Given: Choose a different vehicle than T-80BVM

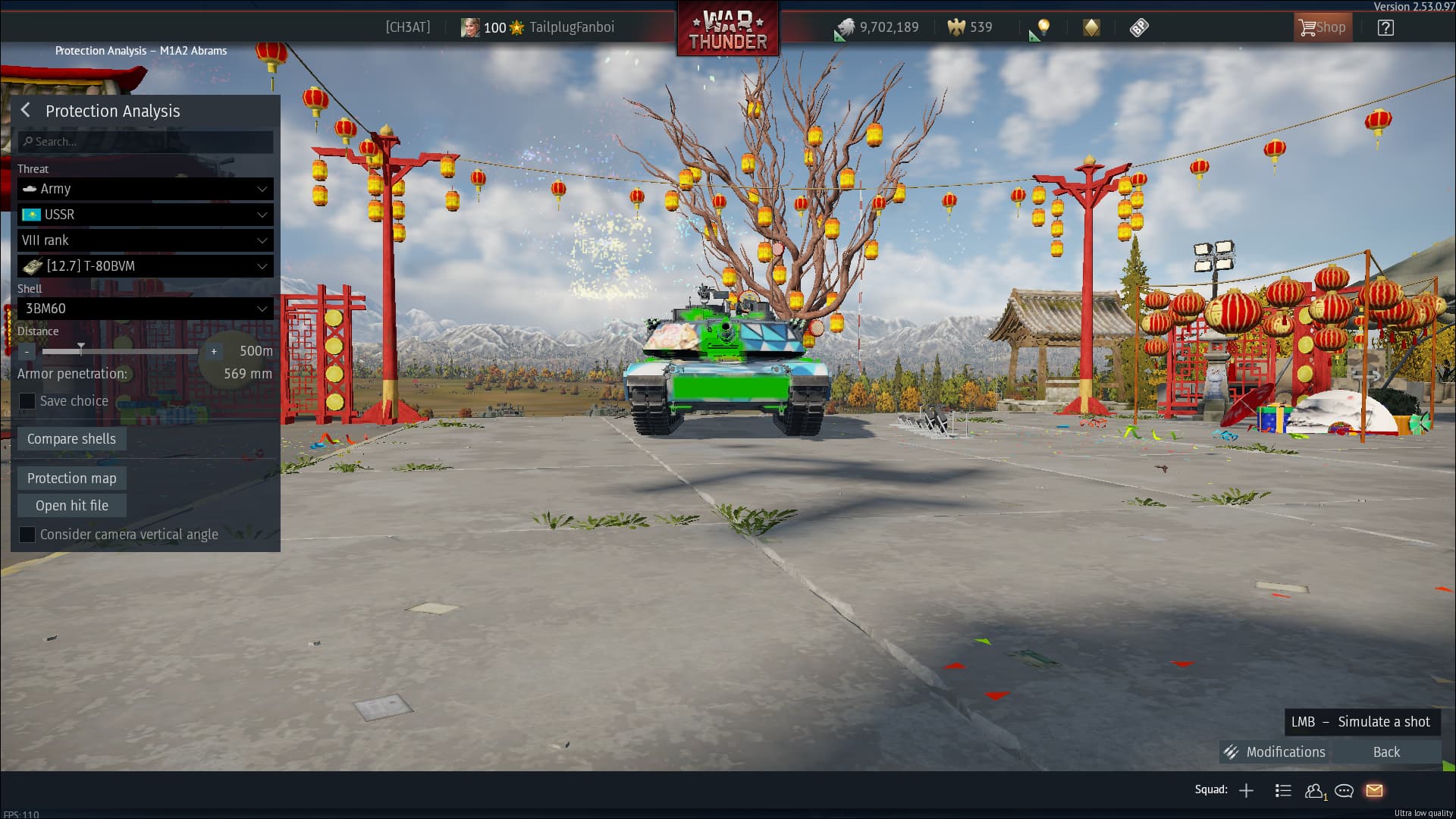Looking at the screenshot, I should 146,266.
